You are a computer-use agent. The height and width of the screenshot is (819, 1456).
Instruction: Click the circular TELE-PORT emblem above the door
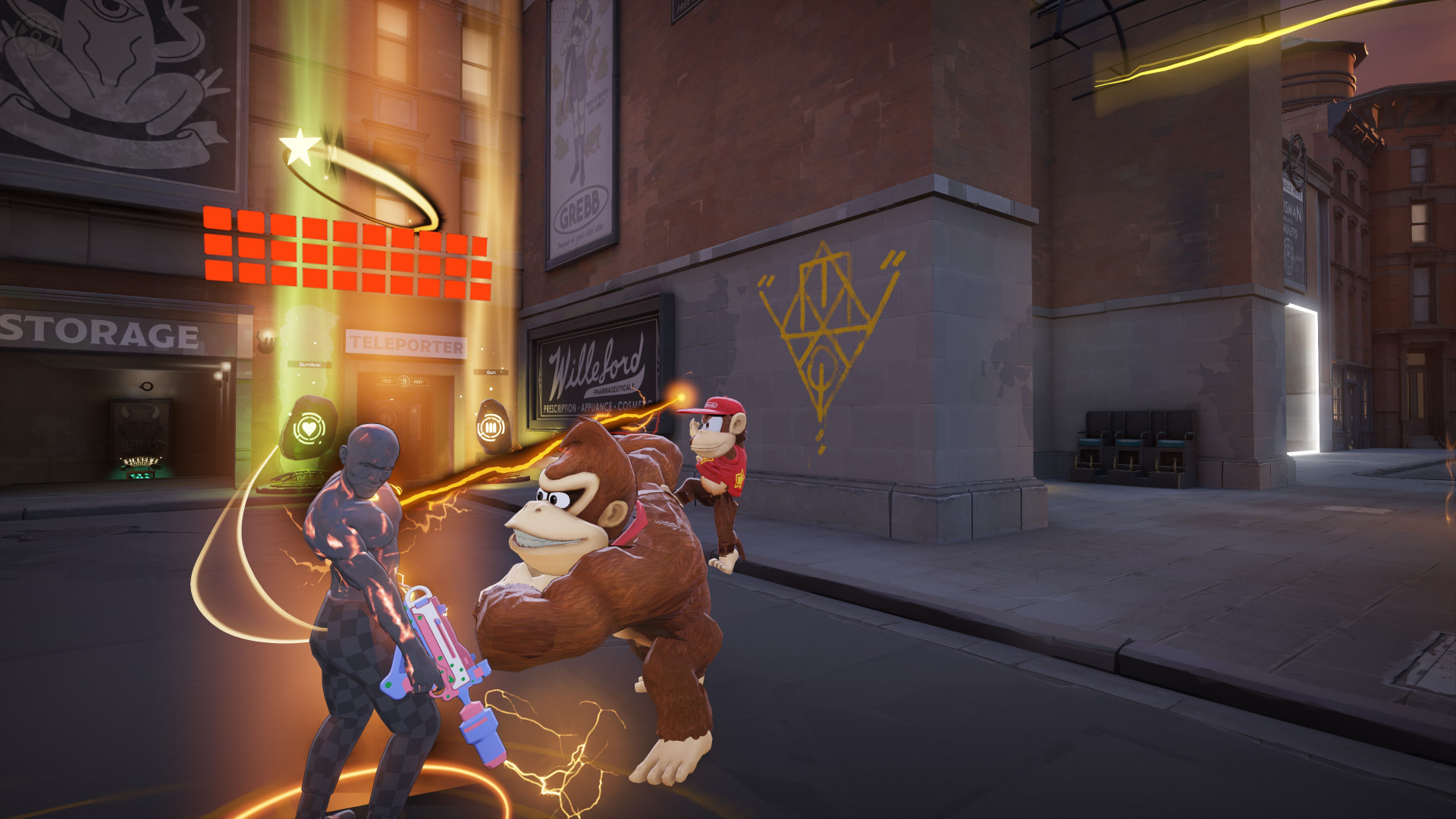(403, 381)
